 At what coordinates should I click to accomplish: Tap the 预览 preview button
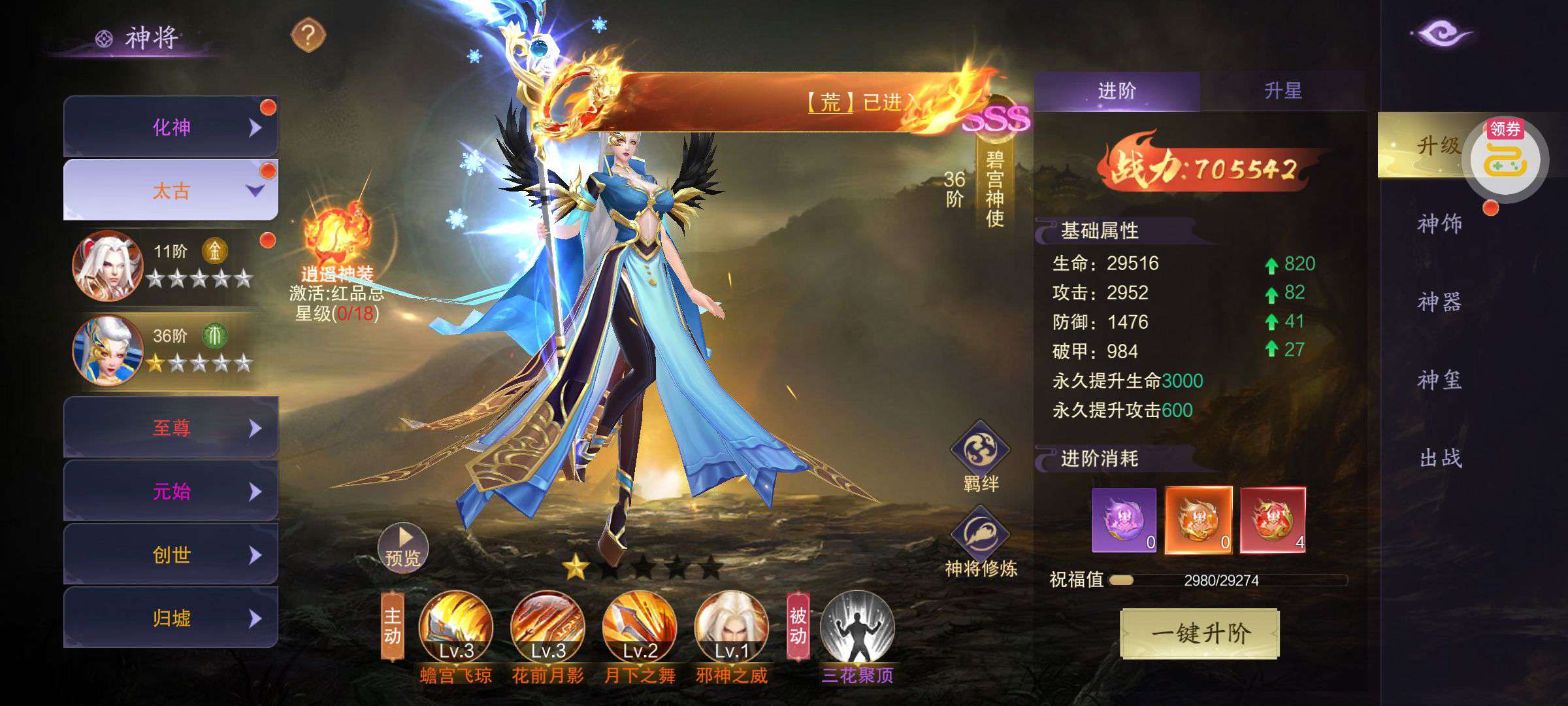[403, 548]
